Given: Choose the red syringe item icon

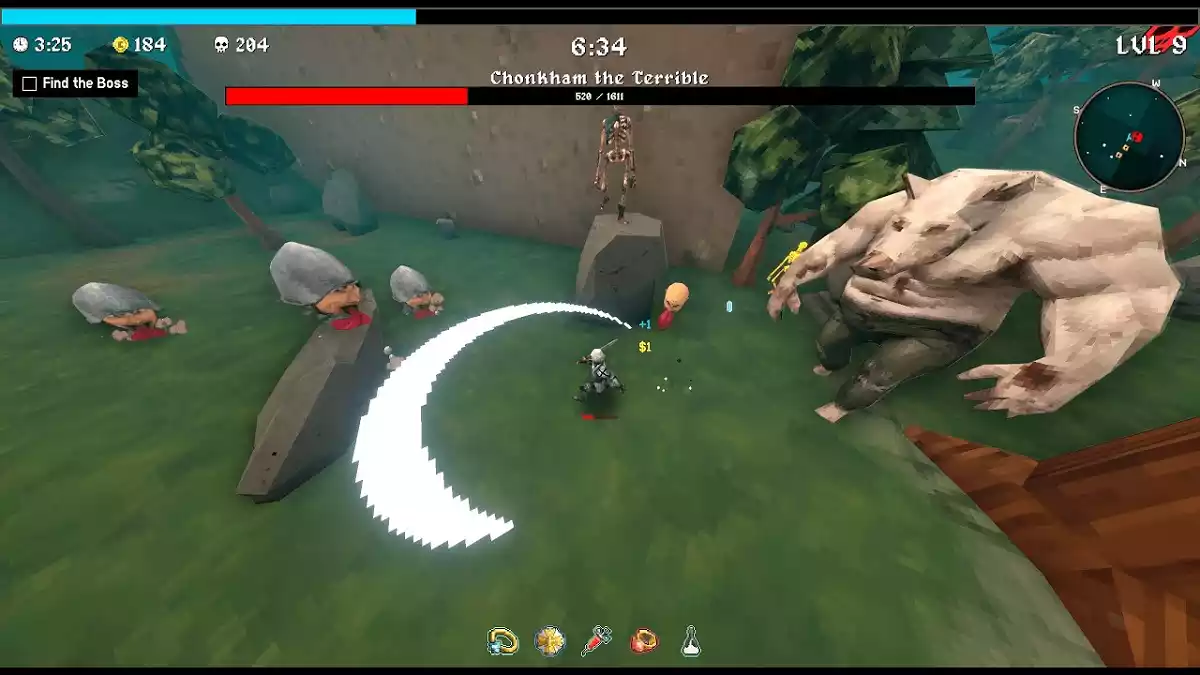Looking at the screenshot, I should (596, 641).
